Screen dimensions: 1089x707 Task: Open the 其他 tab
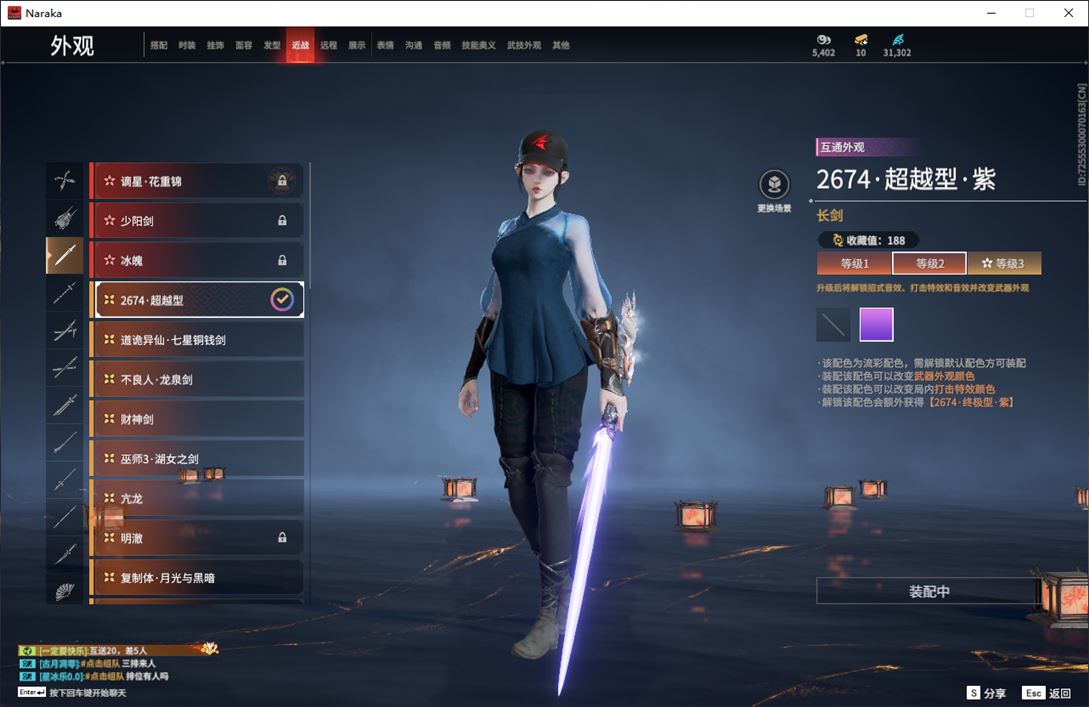click(561, 45)
